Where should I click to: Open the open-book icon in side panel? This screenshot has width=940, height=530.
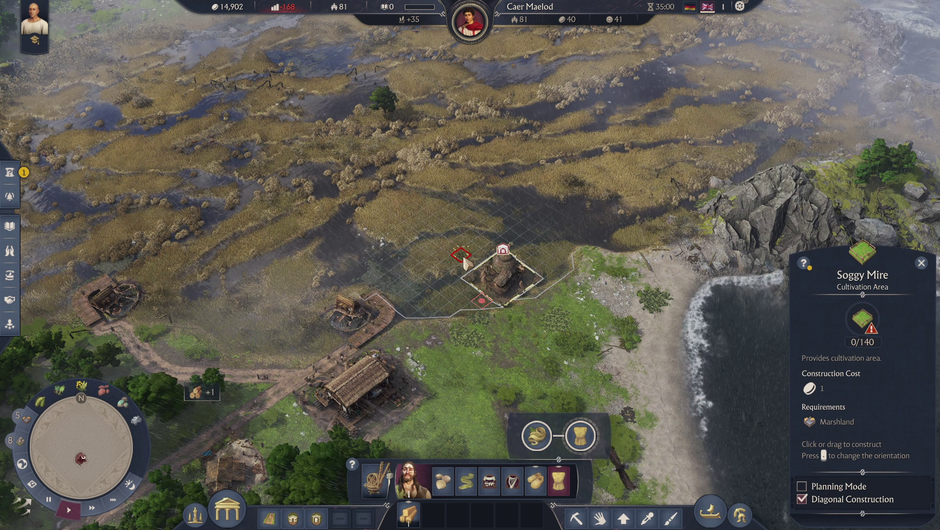coord(10,226)
